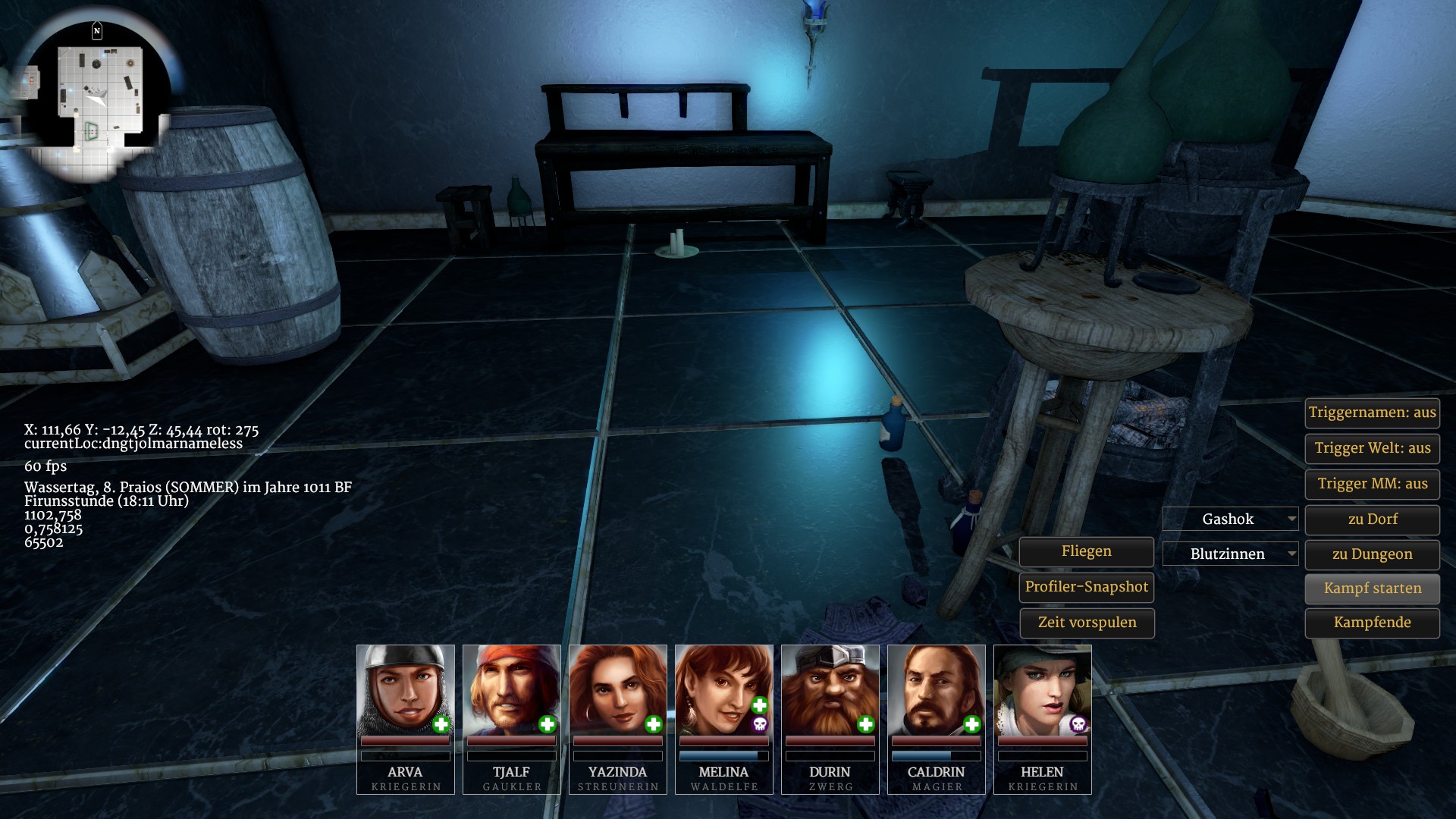Screen dimensions: 1456x819
Task: Toggle the Trigger MM option
Action: [x=1372, y=484]
